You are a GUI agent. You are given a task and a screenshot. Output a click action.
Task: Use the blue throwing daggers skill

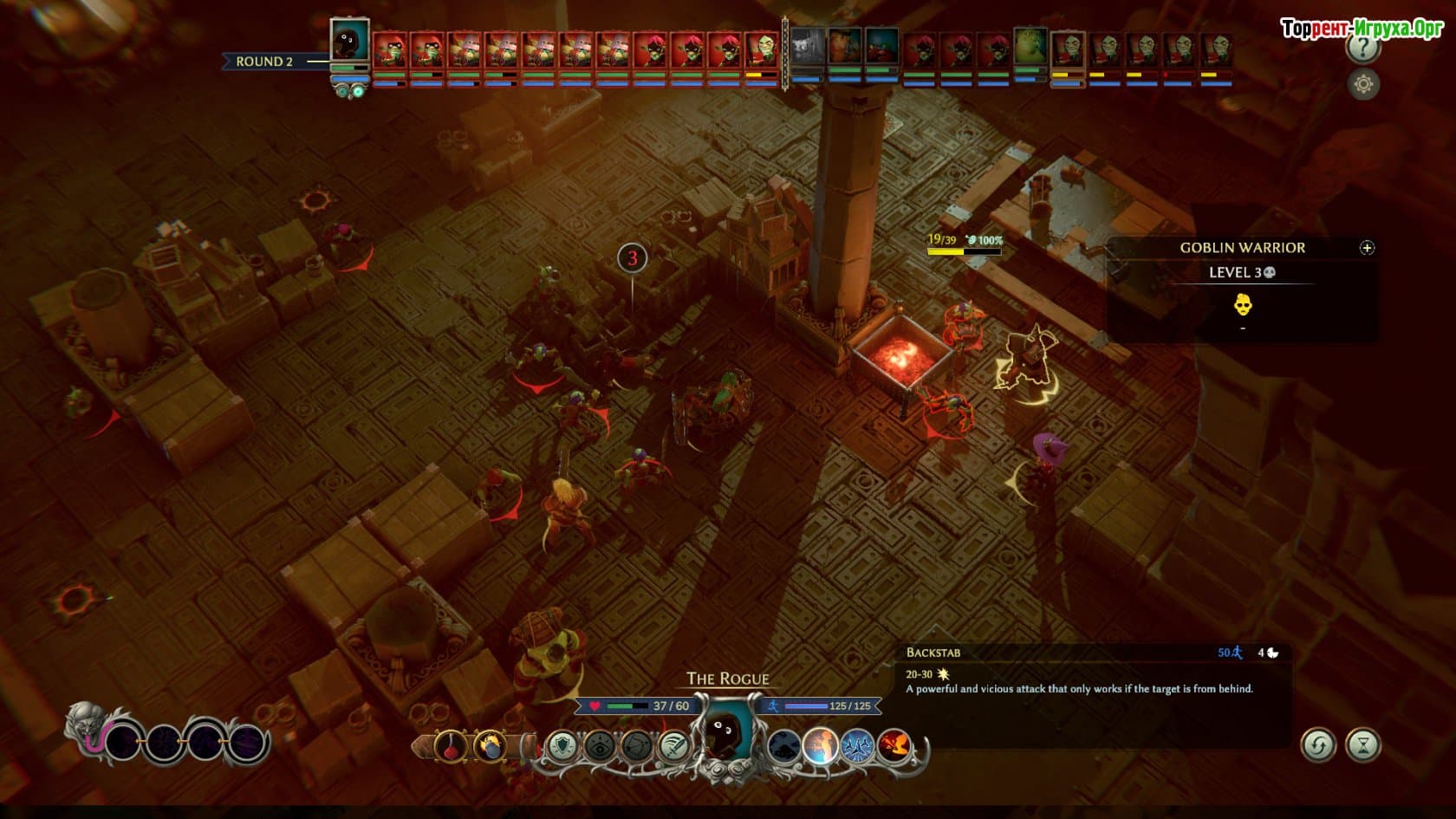(x=857, y=745)
